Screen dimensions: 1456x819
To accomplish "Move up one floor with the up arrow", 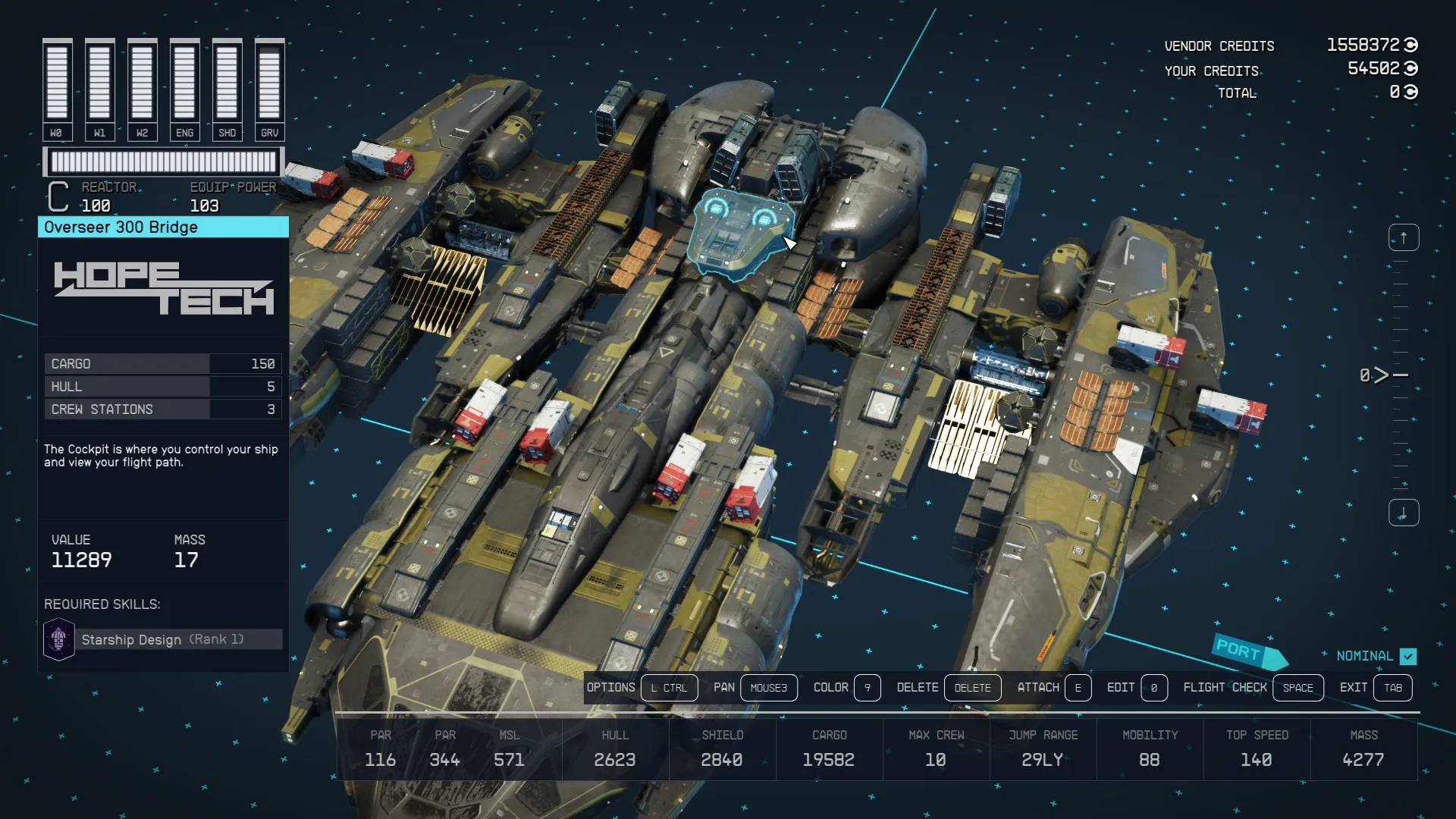I will 1403,238.
